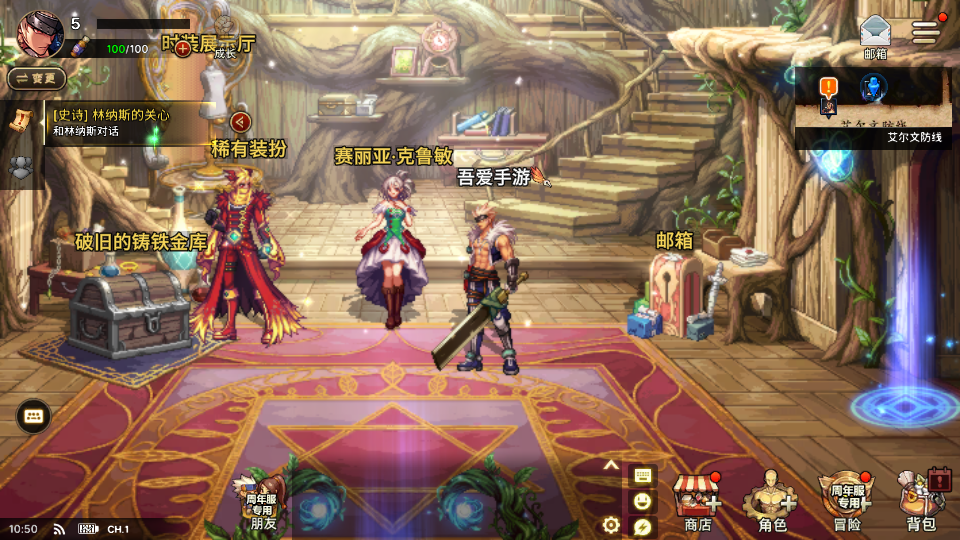
Task: Switch to the scroll quest tab
Action: (19, 119)
